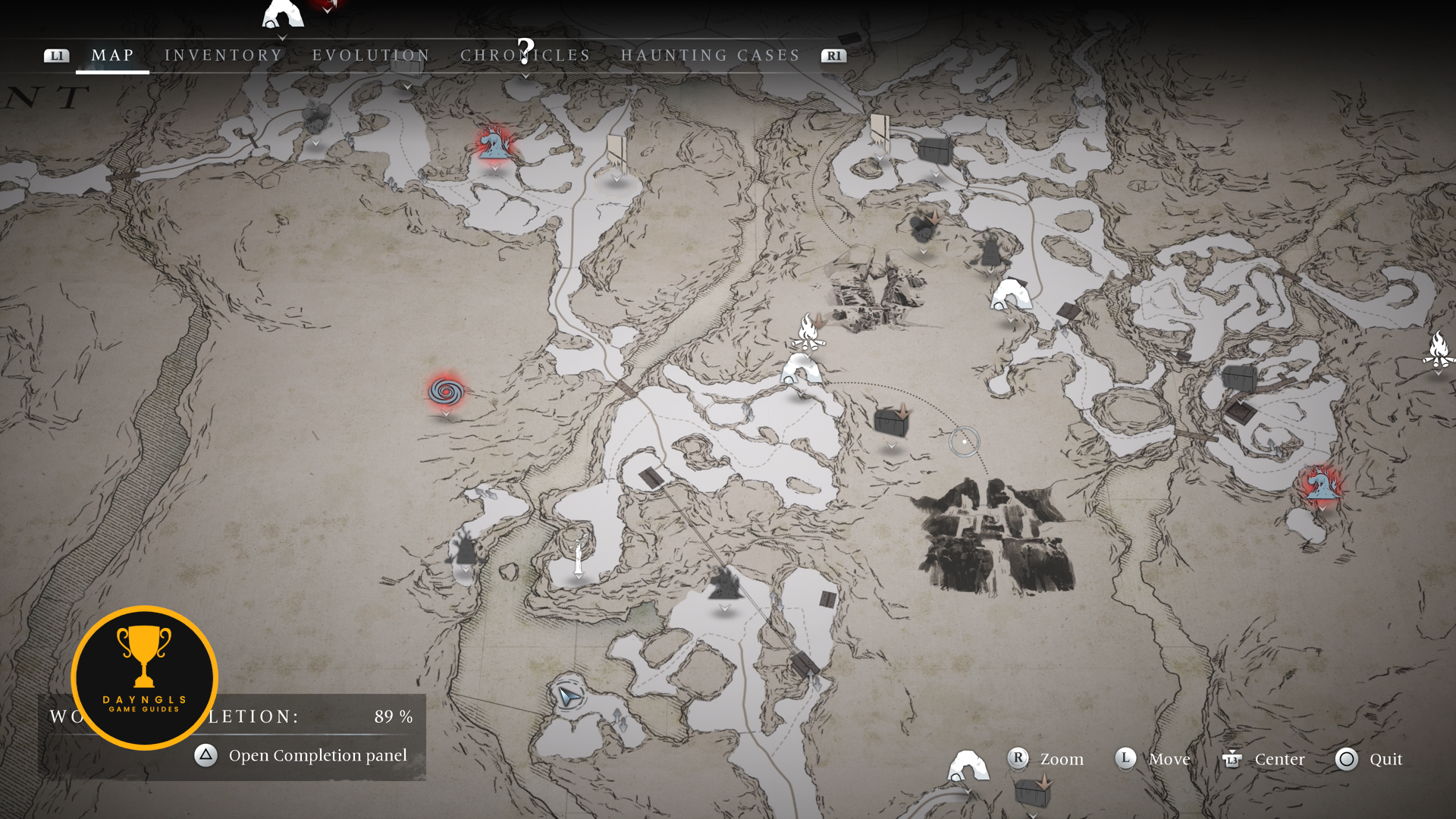Click the player arrow marker on the map
The height and width of the screenshot is (819, 1456).
(x=567, y=695)
